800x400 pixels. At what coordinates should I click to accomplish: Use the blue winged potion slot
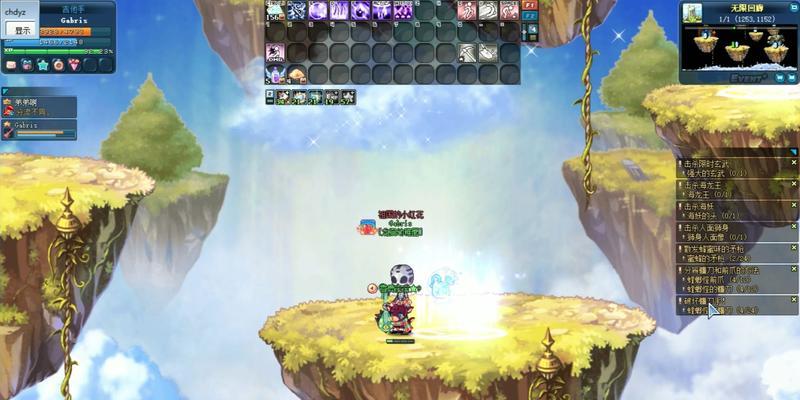pyautogui.click(x=275, y=74)
